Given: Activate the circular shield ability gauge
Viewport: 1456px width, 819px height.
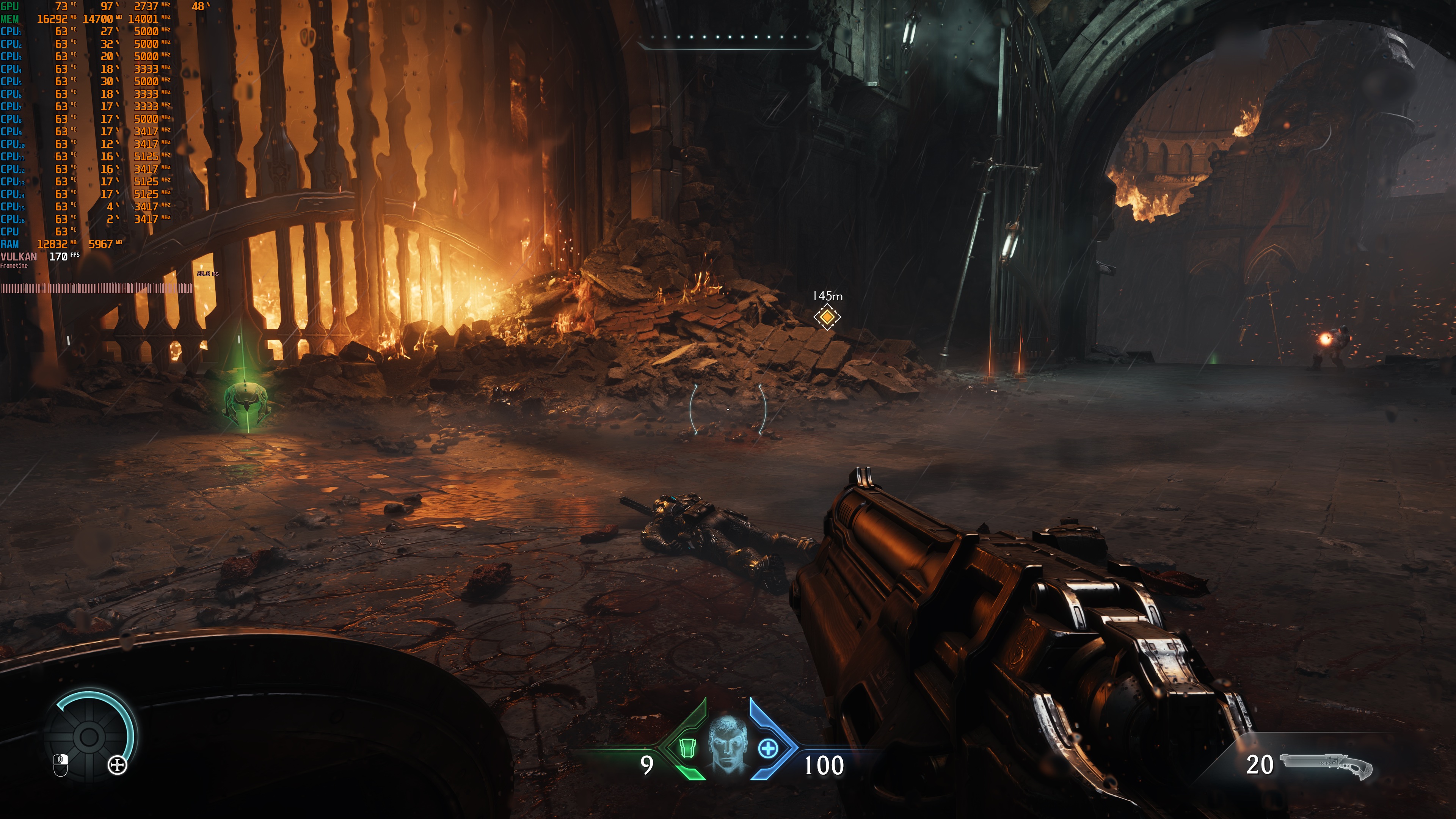Looking at the screenshot, I should (89, 736).
